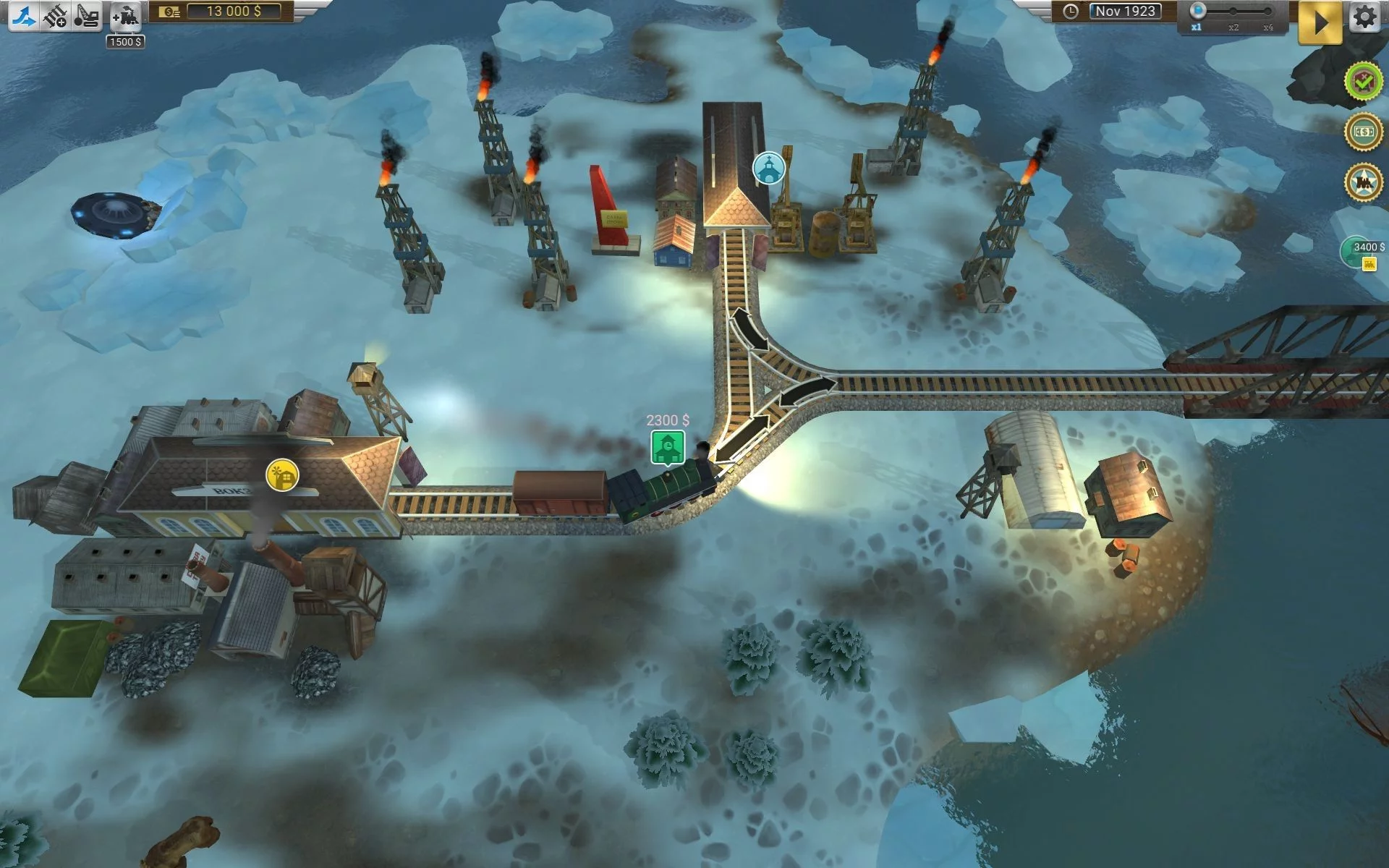Toggle the upper junction switch arrow

(749, 330)
